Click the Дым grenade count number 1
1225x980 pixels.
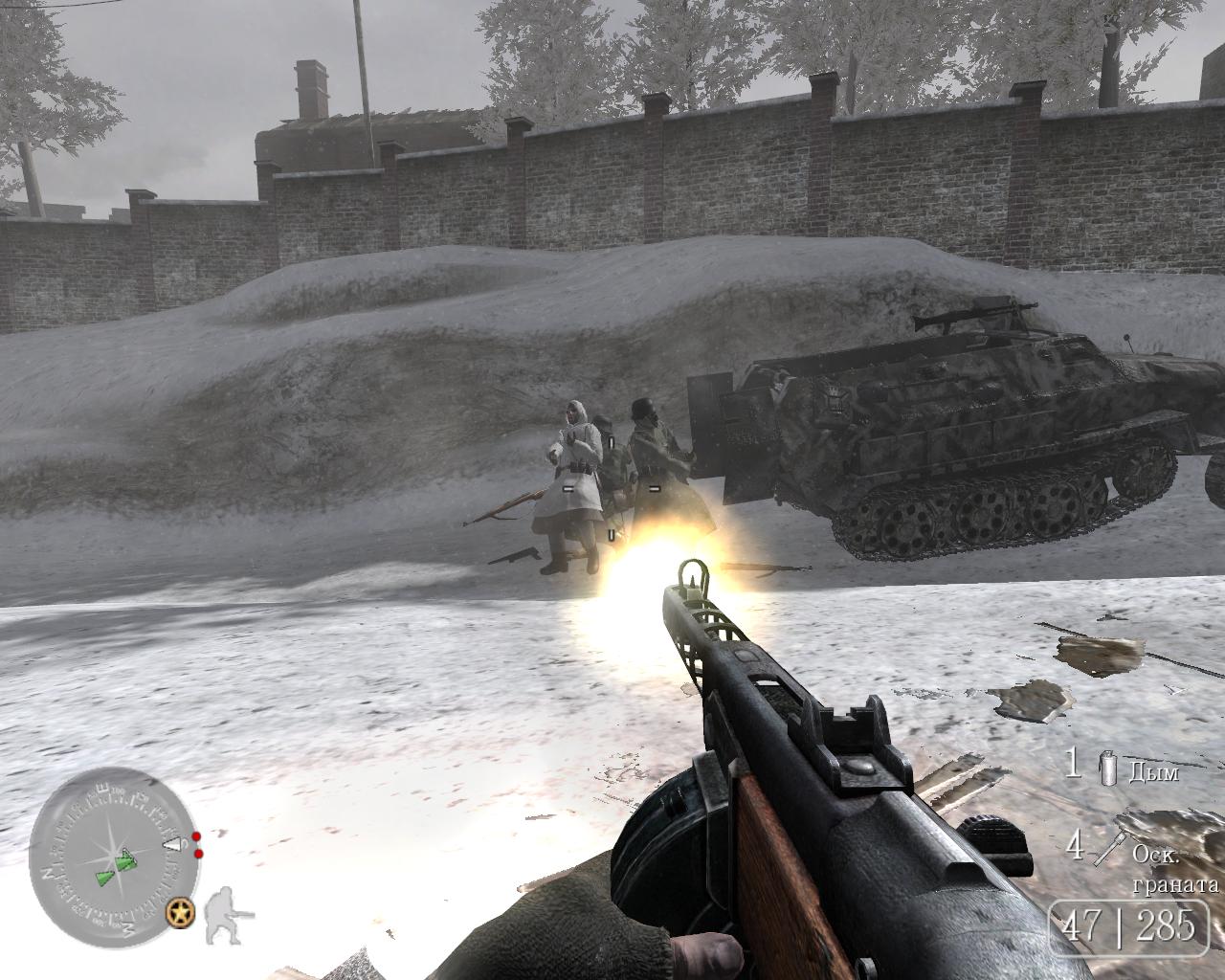(x=1072, y=765)
